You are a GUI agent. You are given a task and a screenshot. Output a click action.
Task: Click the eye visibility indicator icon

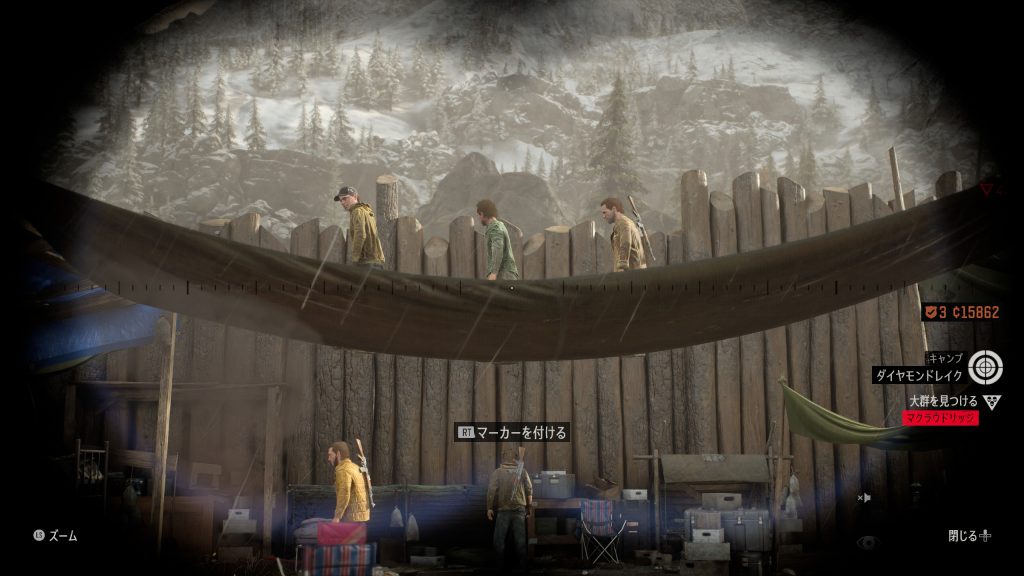tap(866, 542)
